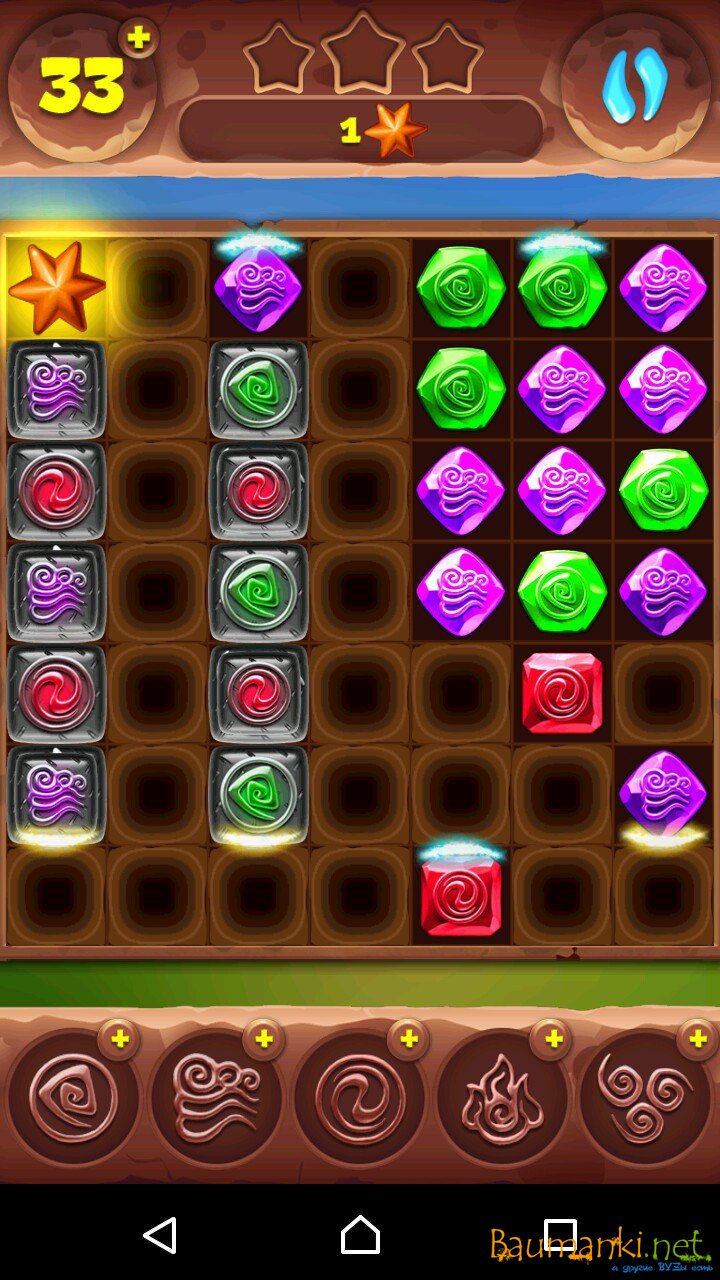Select the purple gem right of the star tile
The image size is (720, 1280).
point(258,289)
